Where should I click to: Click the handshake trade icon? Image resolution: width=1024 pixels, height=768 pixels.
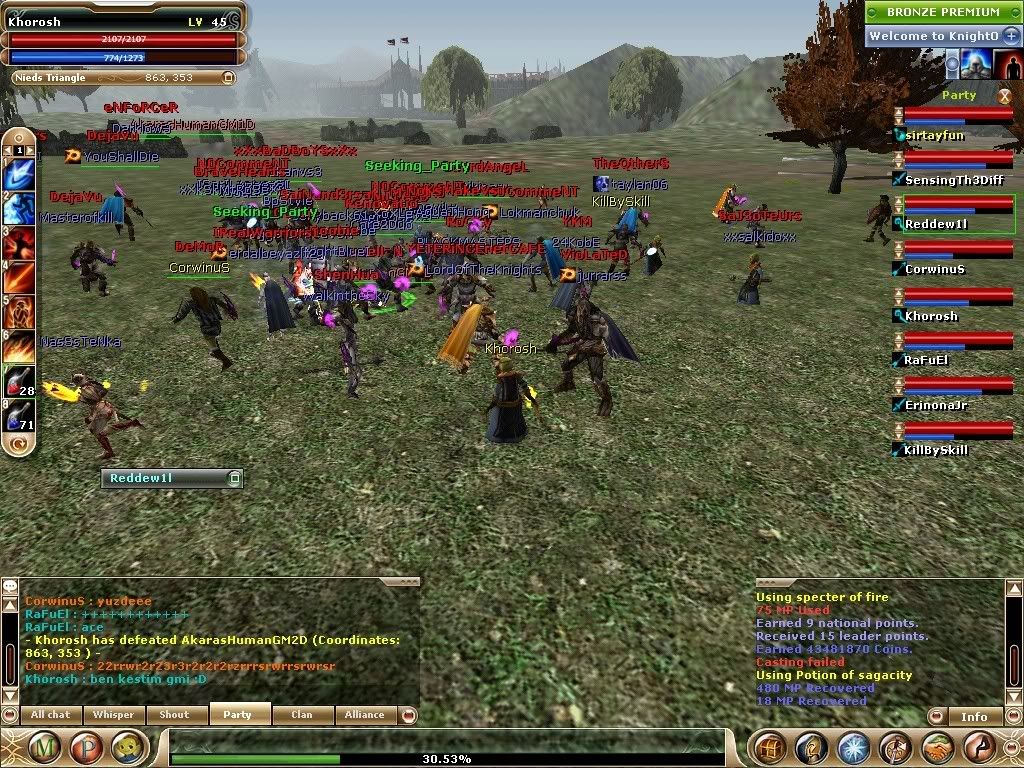coord(936,746)
